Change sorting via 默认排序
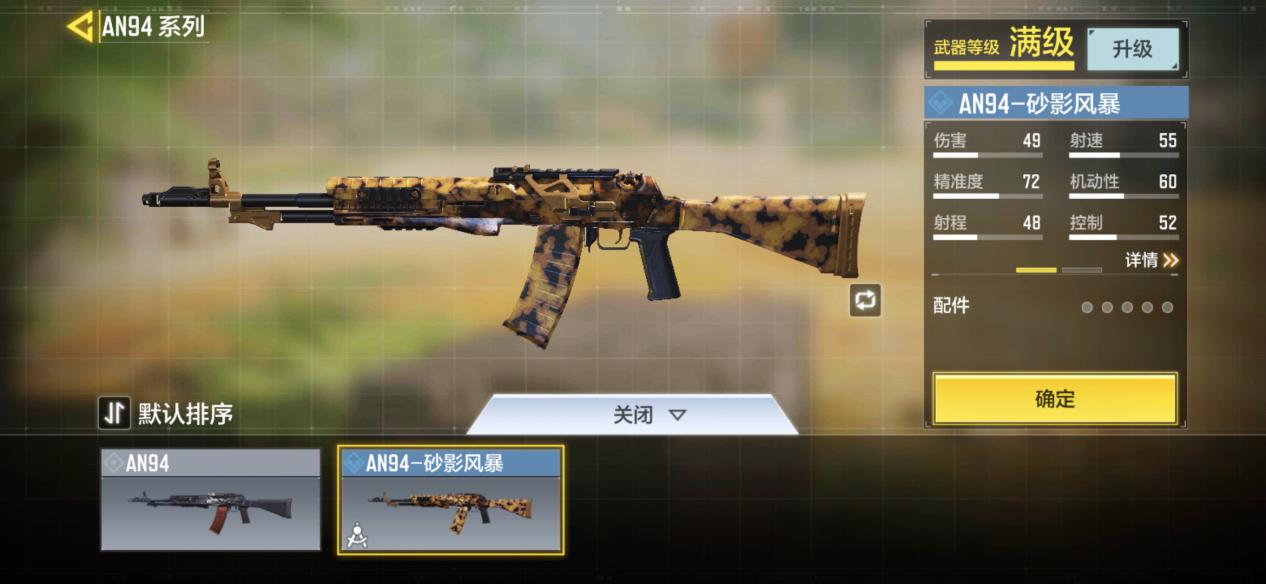Viewport: 1266px width, 584px height. (167, 413)
